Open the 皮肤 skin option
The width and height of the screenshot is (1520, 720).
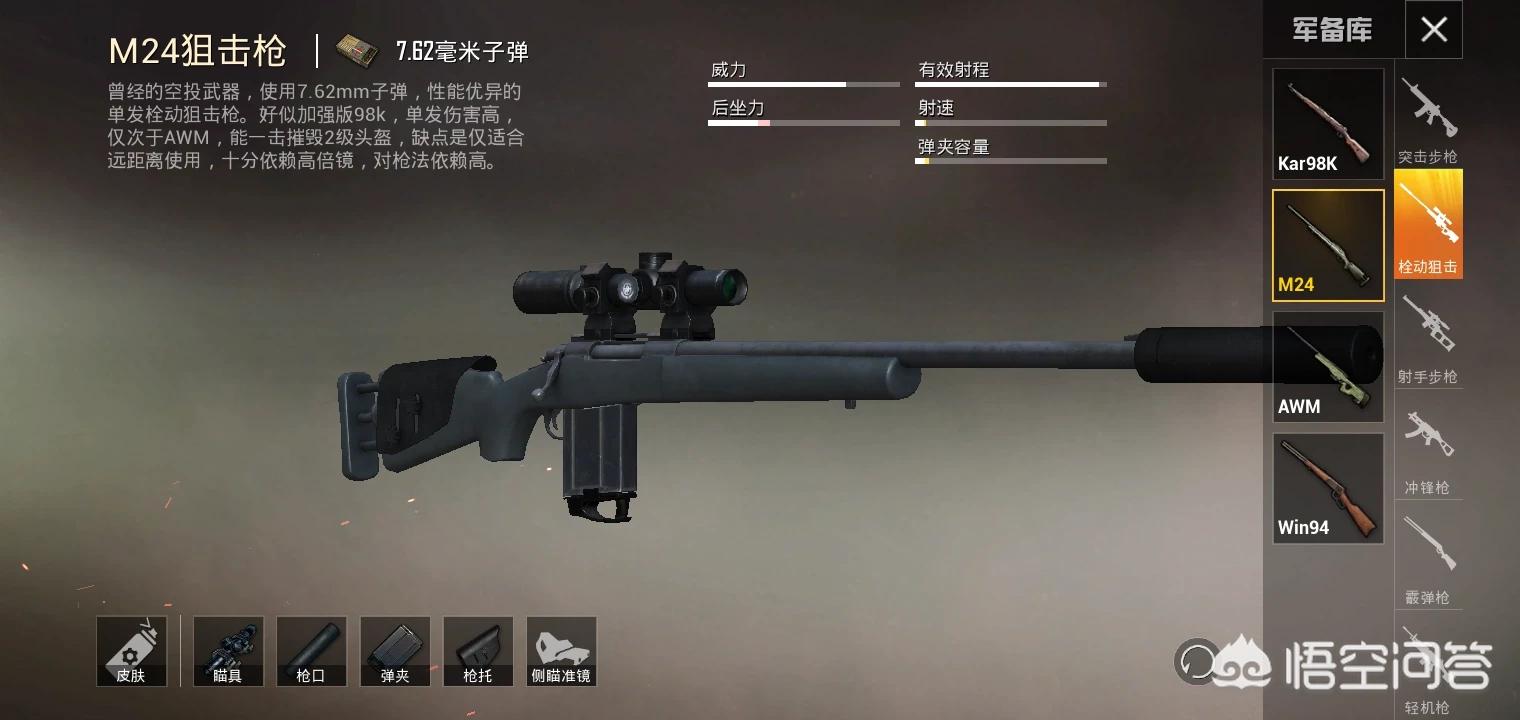[131, 651]
